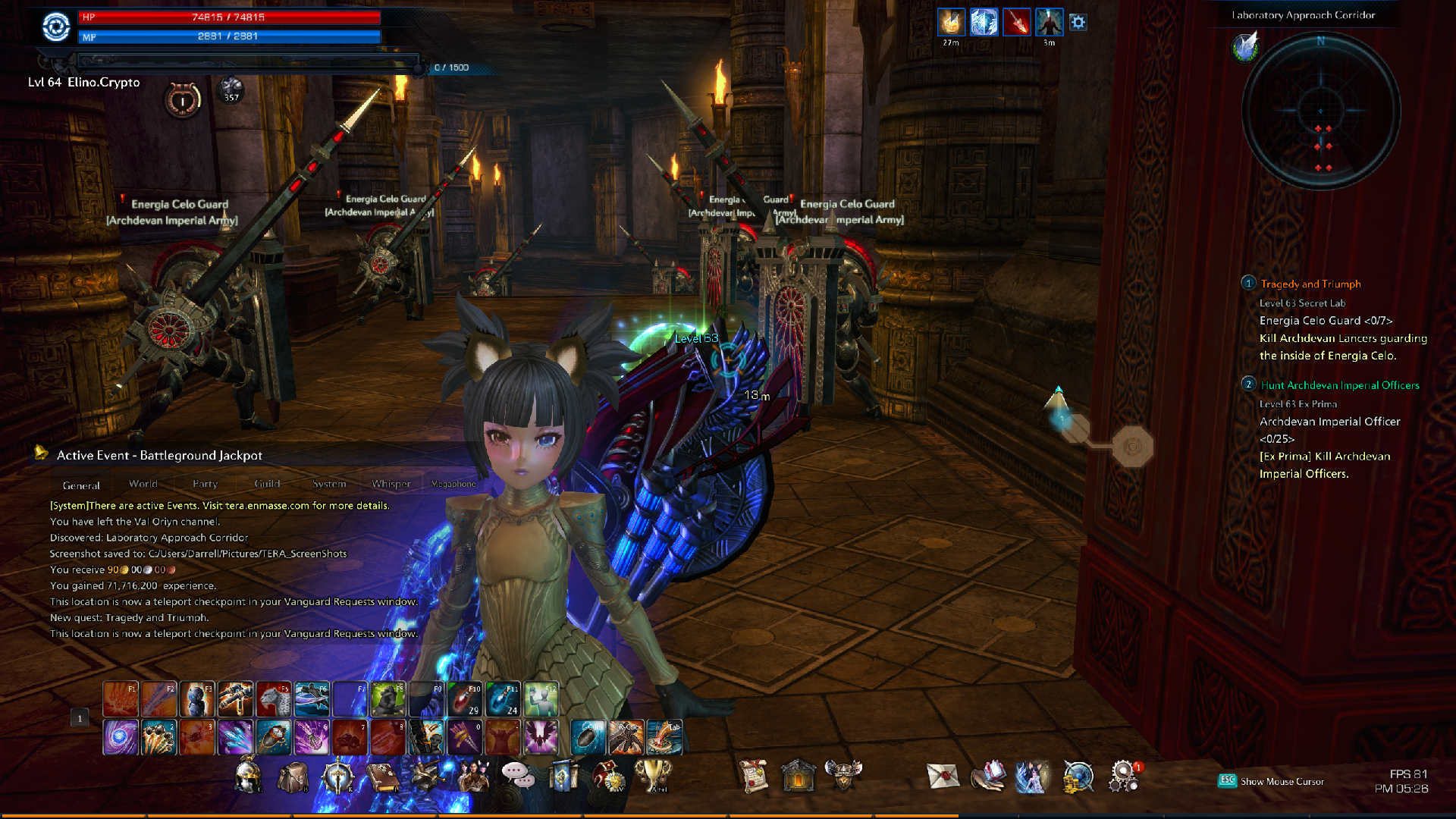Viewport: 1456px width, 819px height.
Task: Open the speech bubbles social menu
Action: click(517, 775)
